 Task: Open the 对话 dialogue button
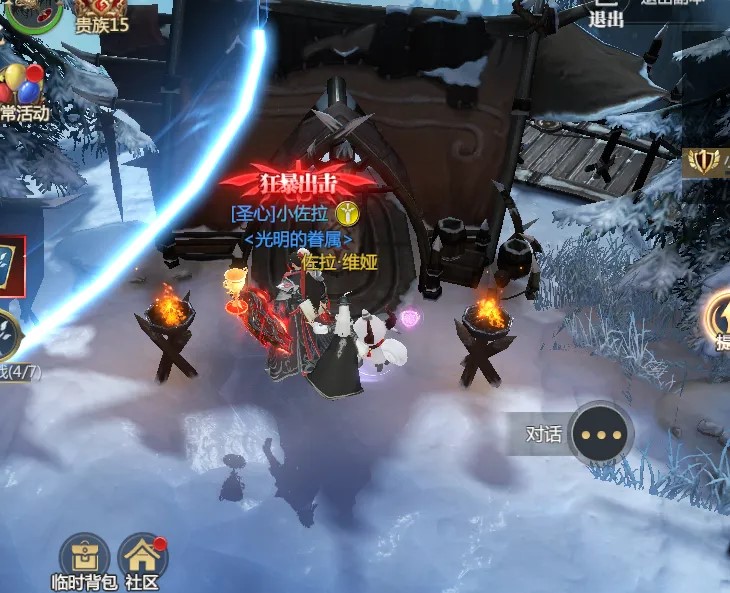pyautogui.click(x=602, y=434)
